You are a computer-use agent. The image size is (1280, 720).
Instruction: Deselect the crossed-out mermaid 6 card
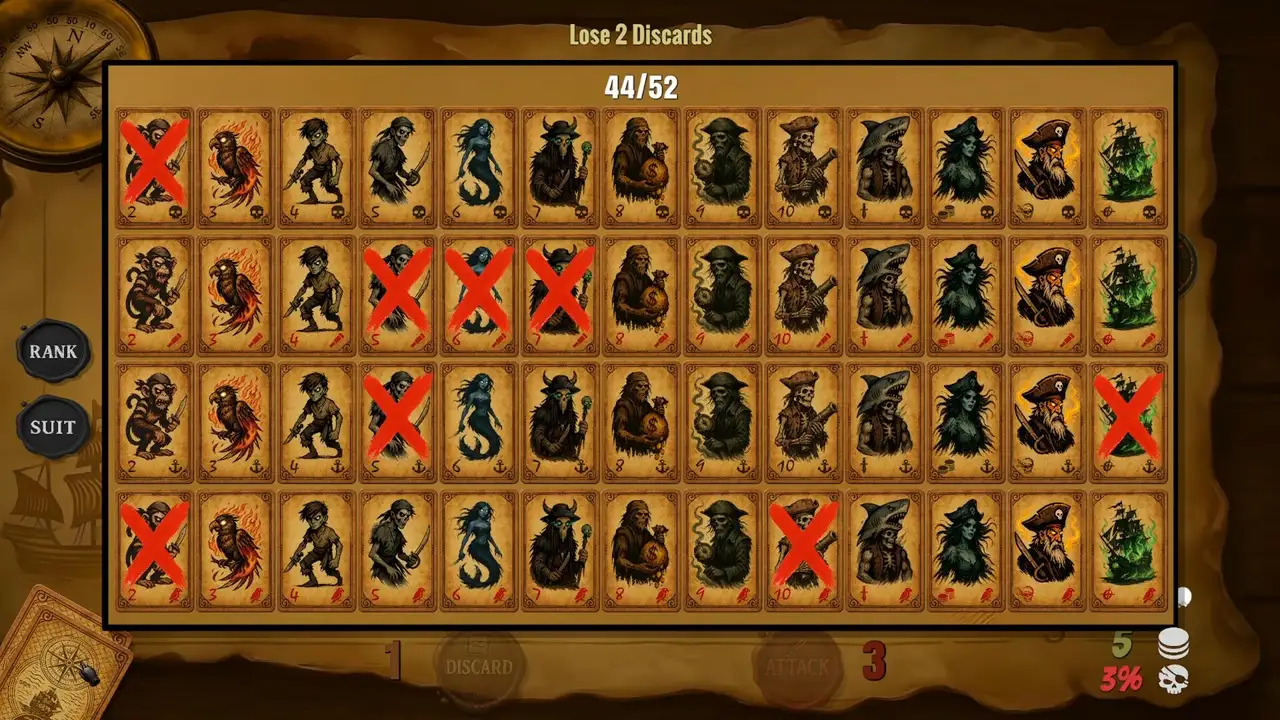tap(479, 295)
